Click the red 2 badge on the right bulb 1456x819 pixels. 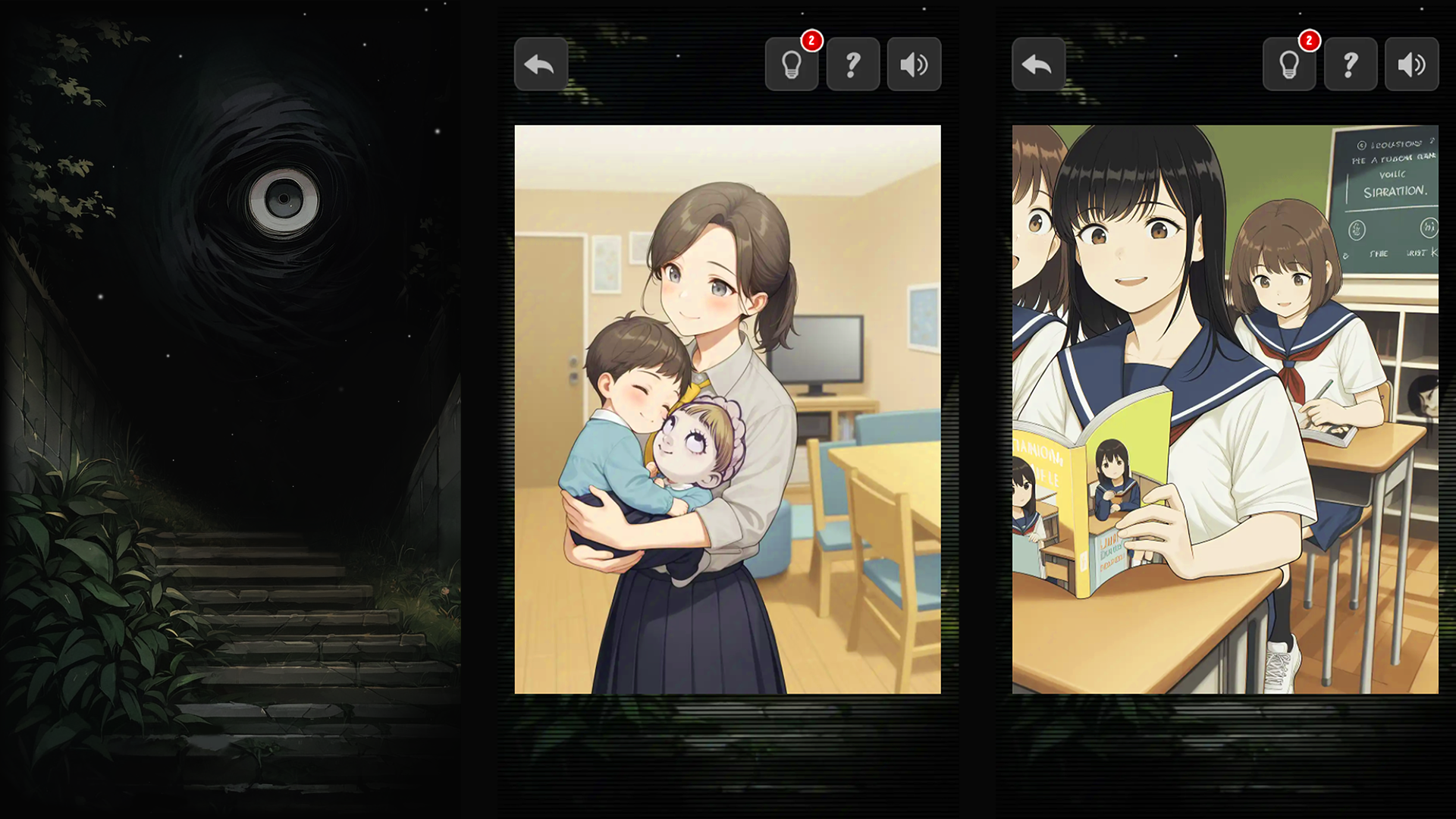click(1310, 41)
